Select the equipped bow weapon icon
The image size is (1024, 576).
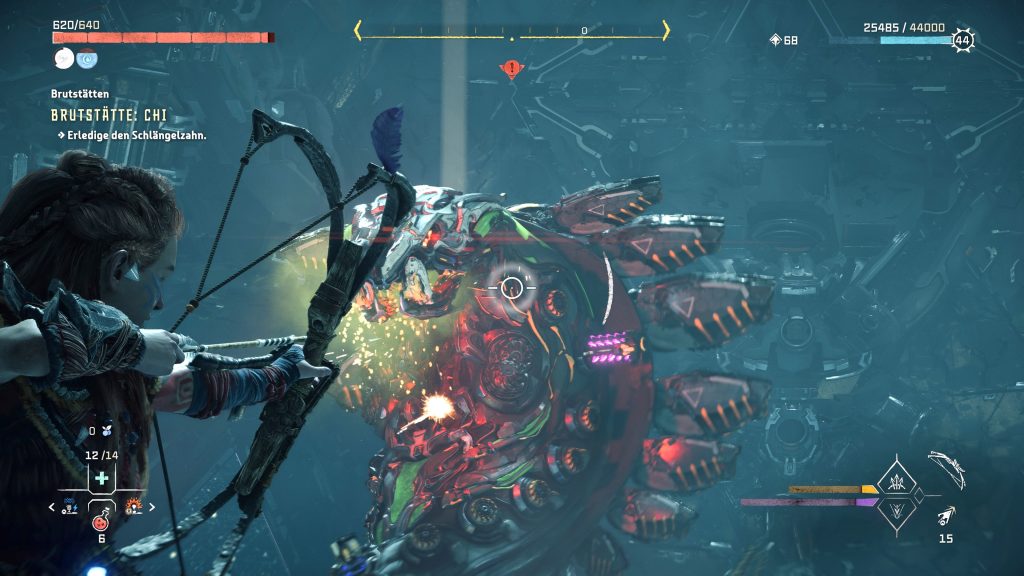click(x=945, y=465)
